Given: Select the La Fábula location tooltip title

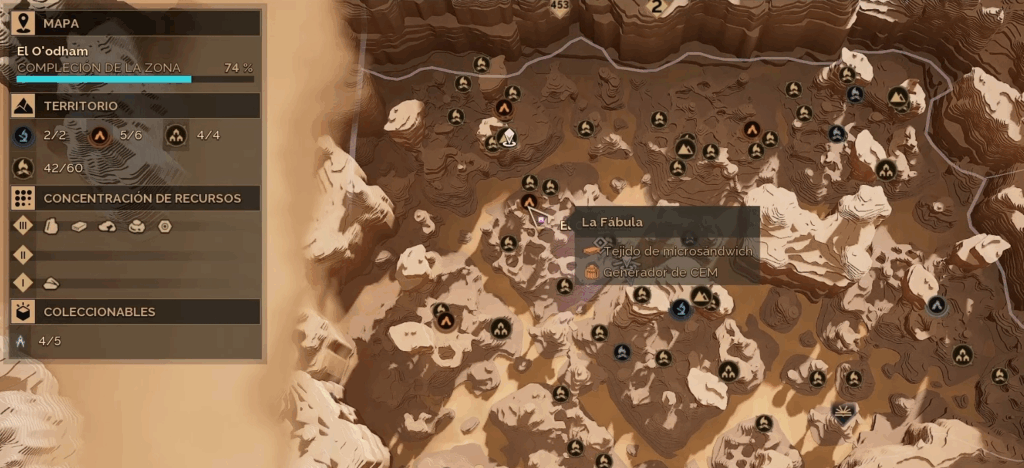Looking at the screenshot, I should (x=612, y=221).
